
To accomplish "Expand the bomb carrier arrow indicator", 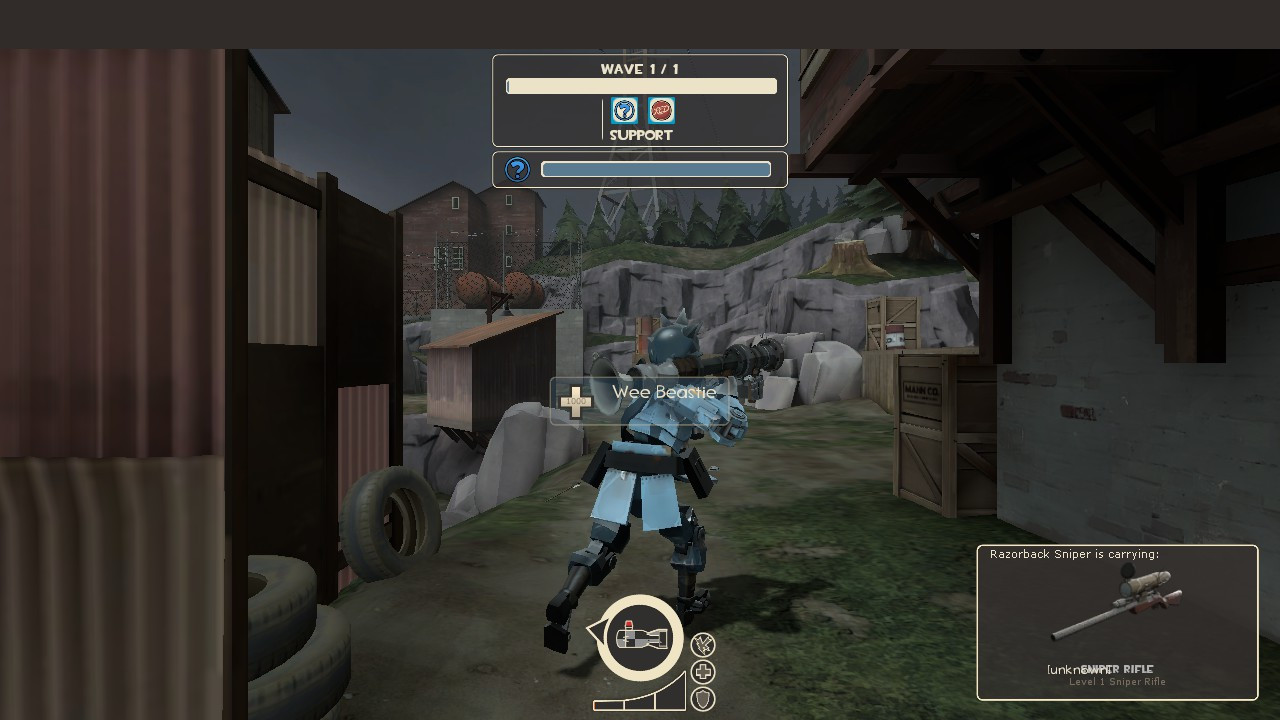I will tap(597, 632).
